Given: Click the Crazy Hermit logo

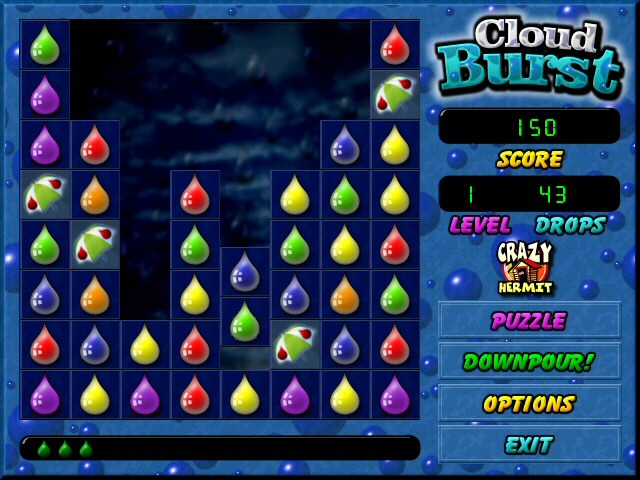Looking at the screenshot, I should coord(527,268).
